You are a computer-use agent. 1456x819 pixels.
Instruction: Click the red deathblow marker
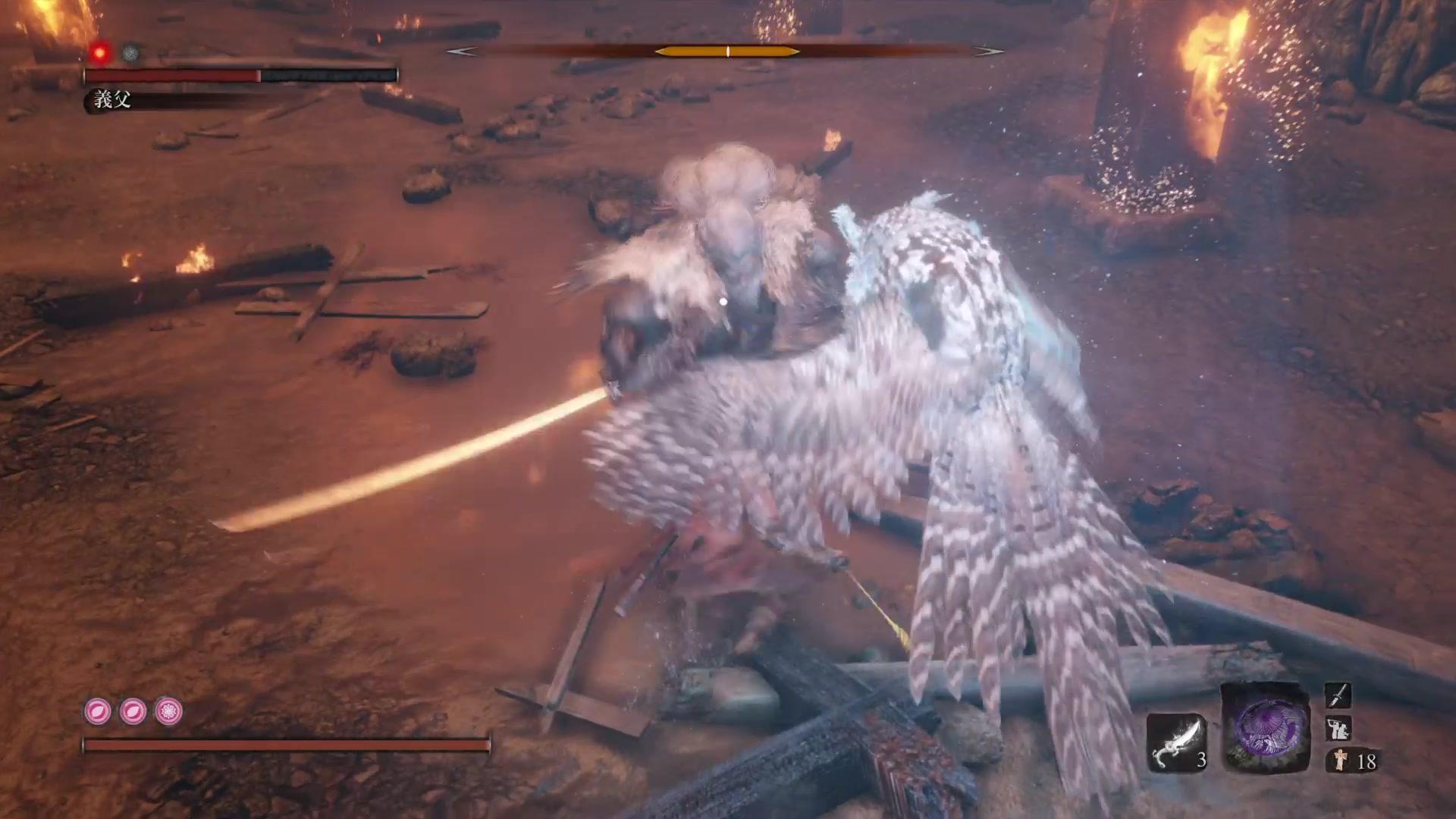click(x=99, y=52)
